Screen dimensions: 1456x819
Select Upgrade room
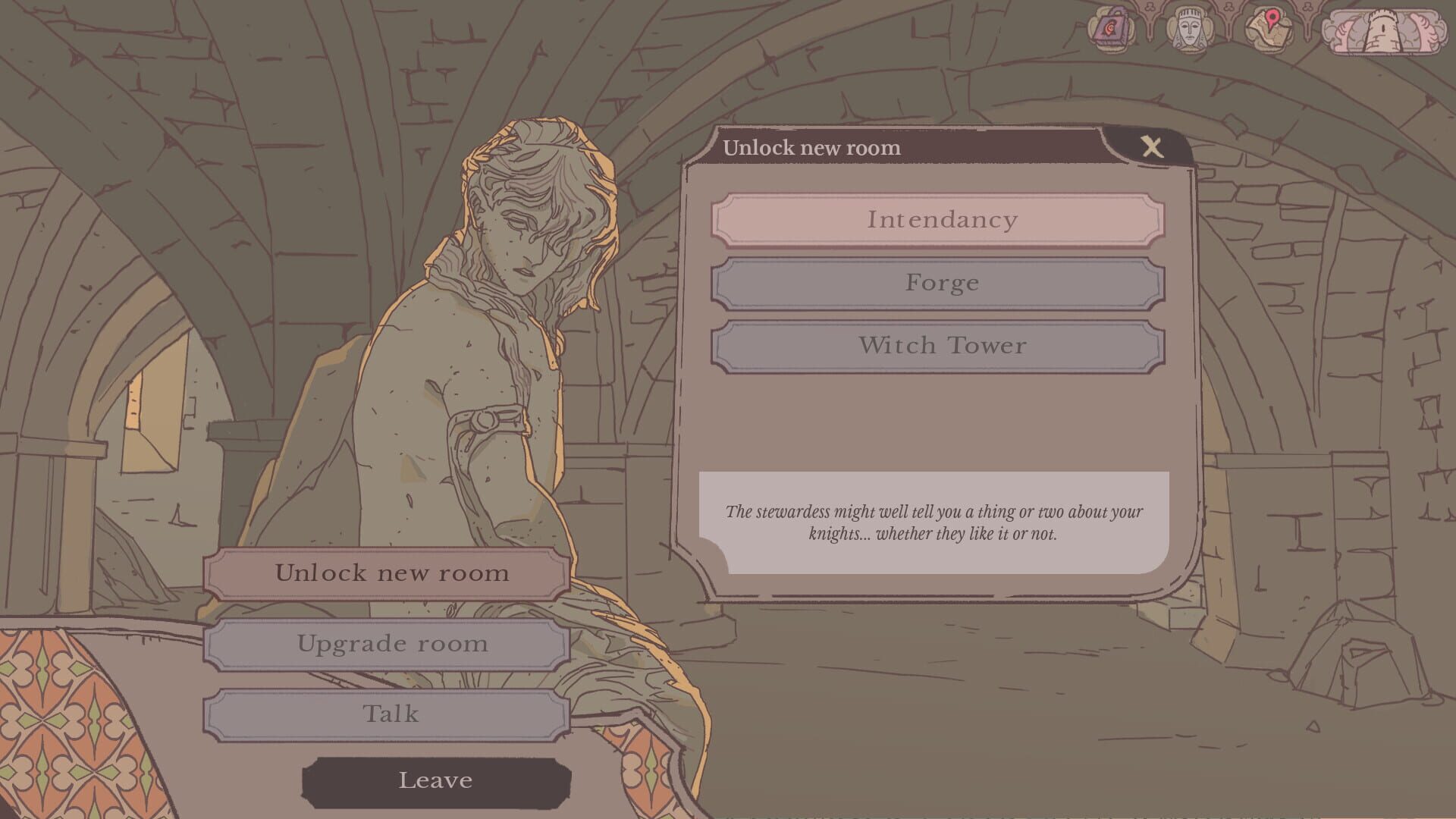(391, 644)
